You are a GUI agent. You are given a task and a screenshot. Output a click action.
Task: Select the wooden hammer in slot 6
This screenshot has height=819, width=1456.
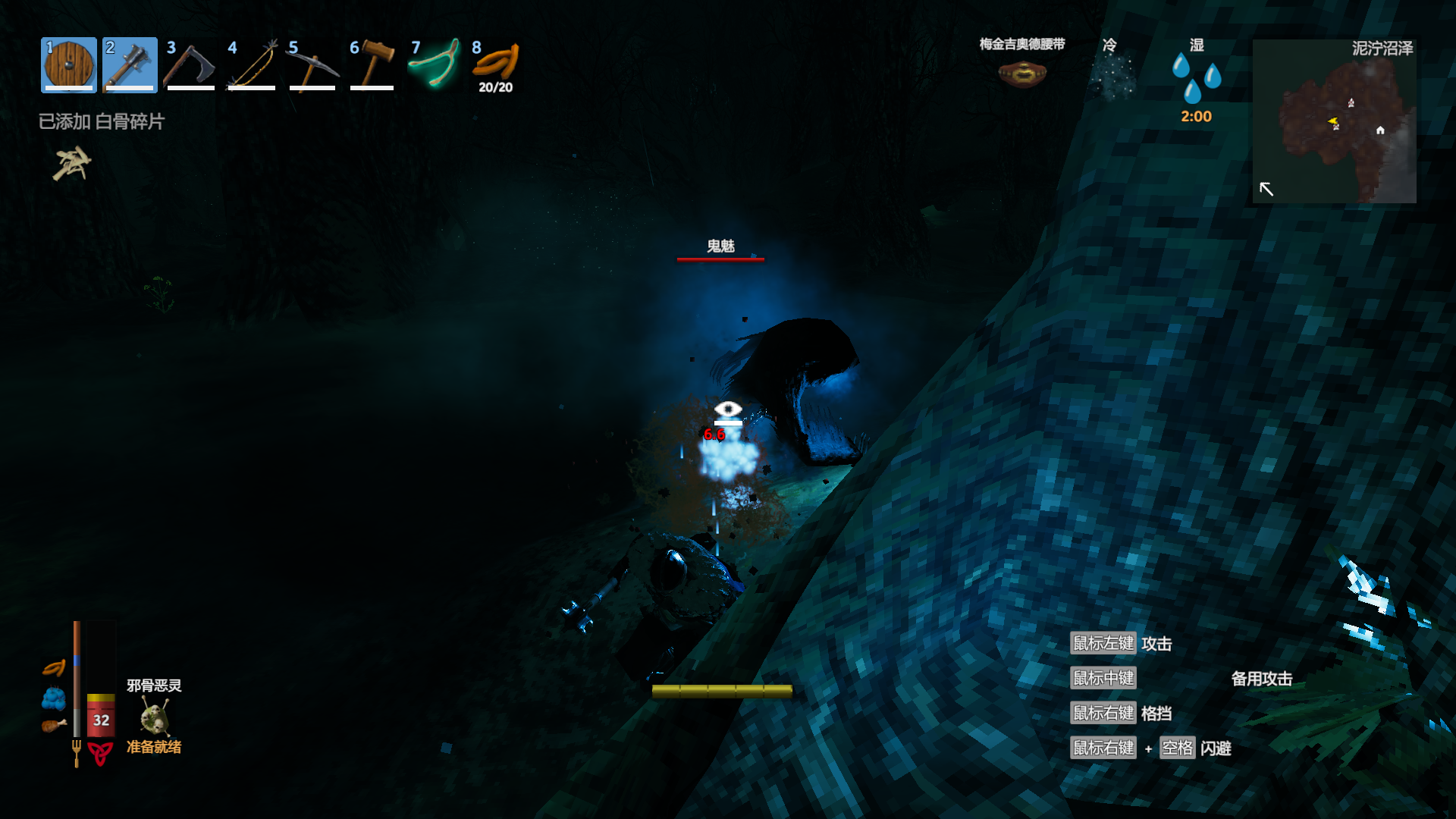(x=372, y=65)
